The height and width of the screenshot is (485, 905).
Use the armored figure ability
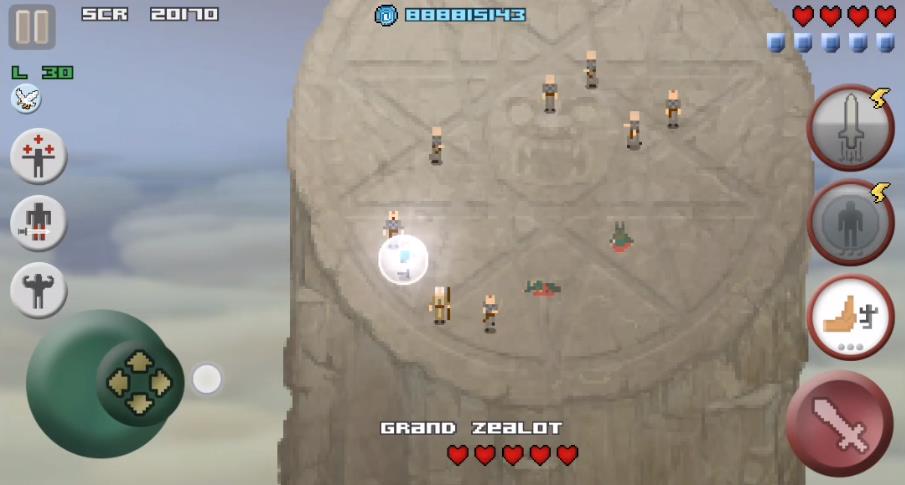coord(39,222)
